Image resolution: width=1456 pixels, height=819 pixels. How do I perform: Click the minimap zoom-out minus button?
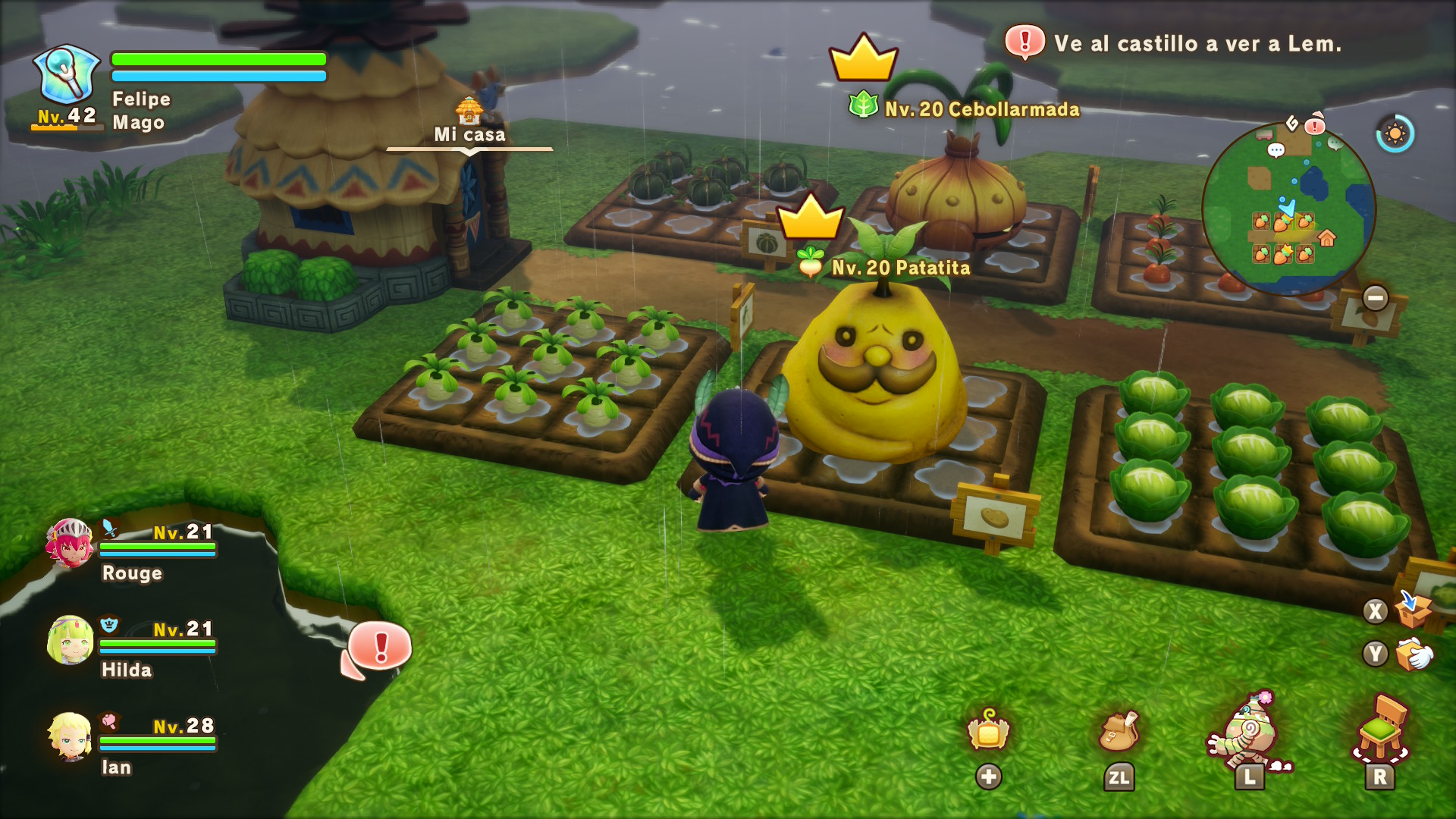(1375, 298)
